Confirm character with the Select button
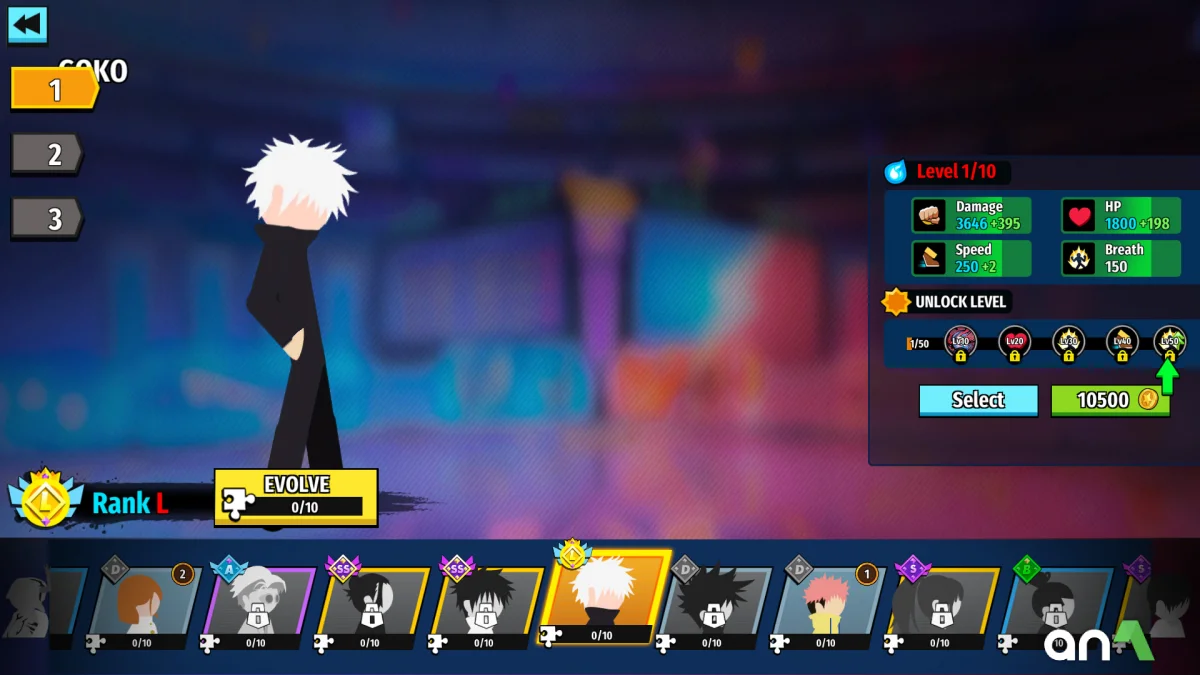1200x675 pixels. coord(978,400)
